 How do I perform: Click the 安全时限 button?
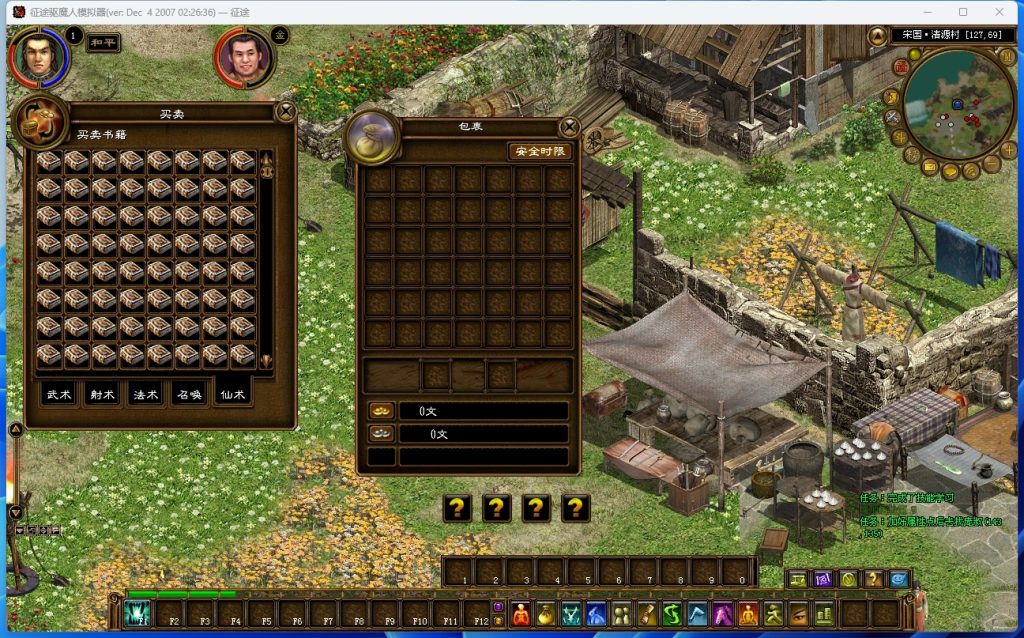tap(540, 151)
